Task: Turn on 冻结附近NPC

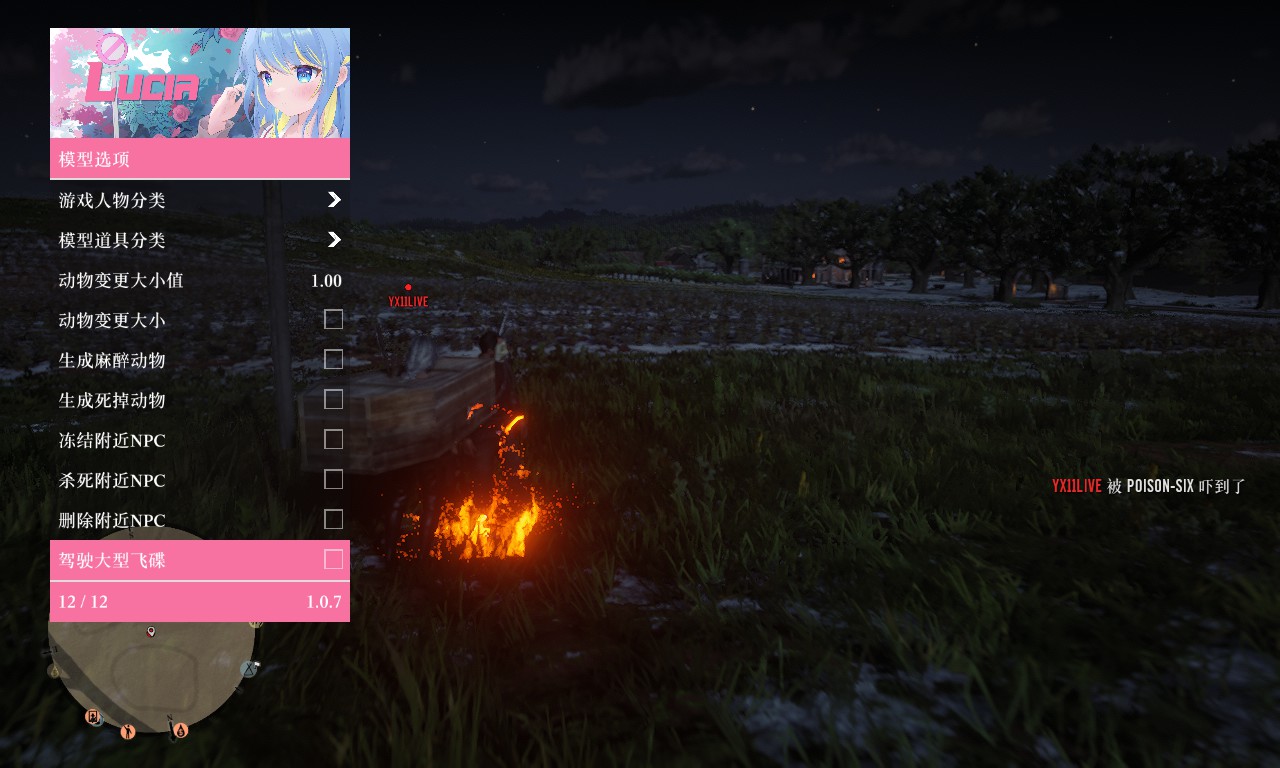Action: coord(333,440)
